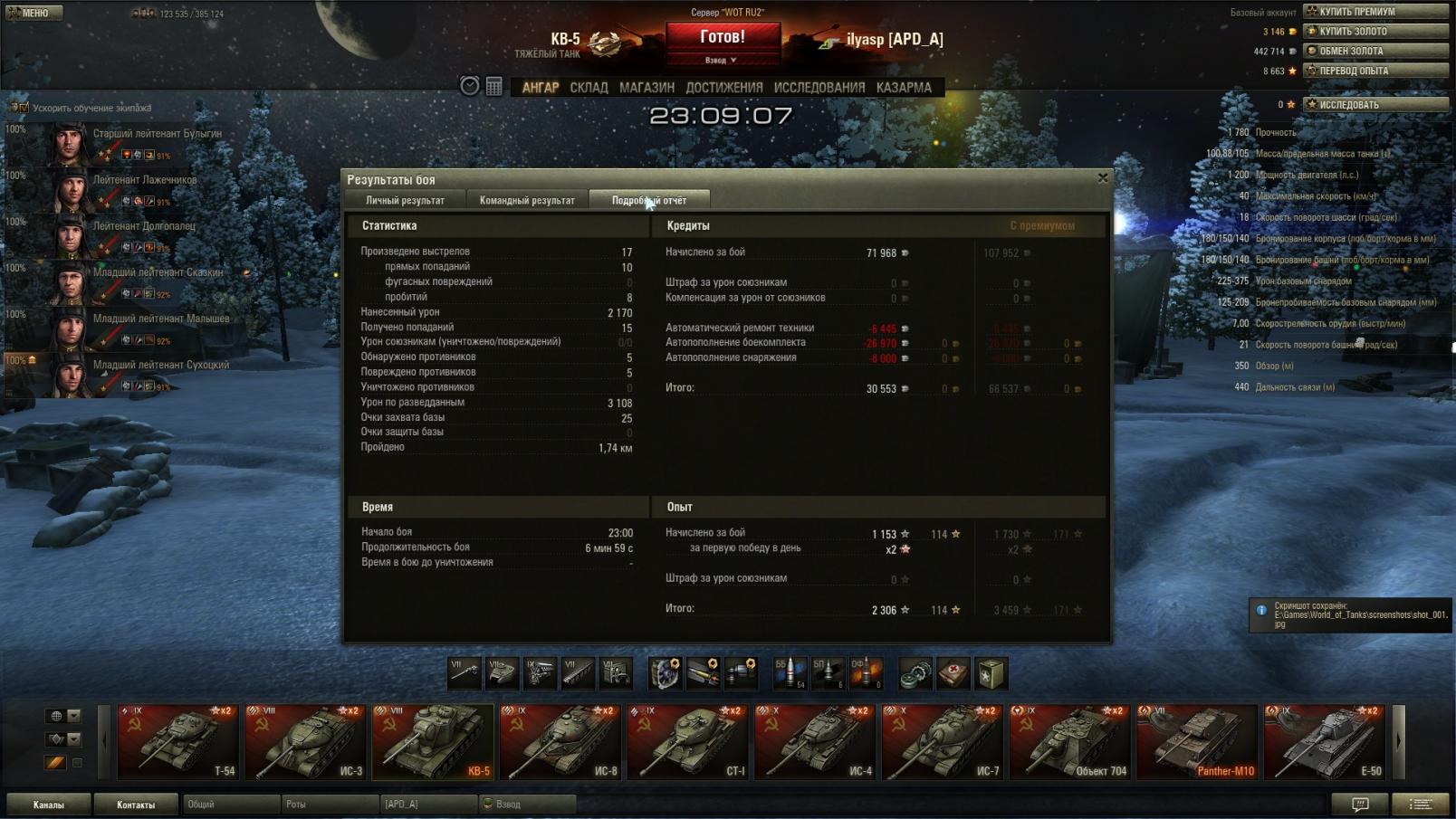This screenshot has height=819, width=1456.
Task: Choose the Объект 704 tank
Action: coord(1069,742)
